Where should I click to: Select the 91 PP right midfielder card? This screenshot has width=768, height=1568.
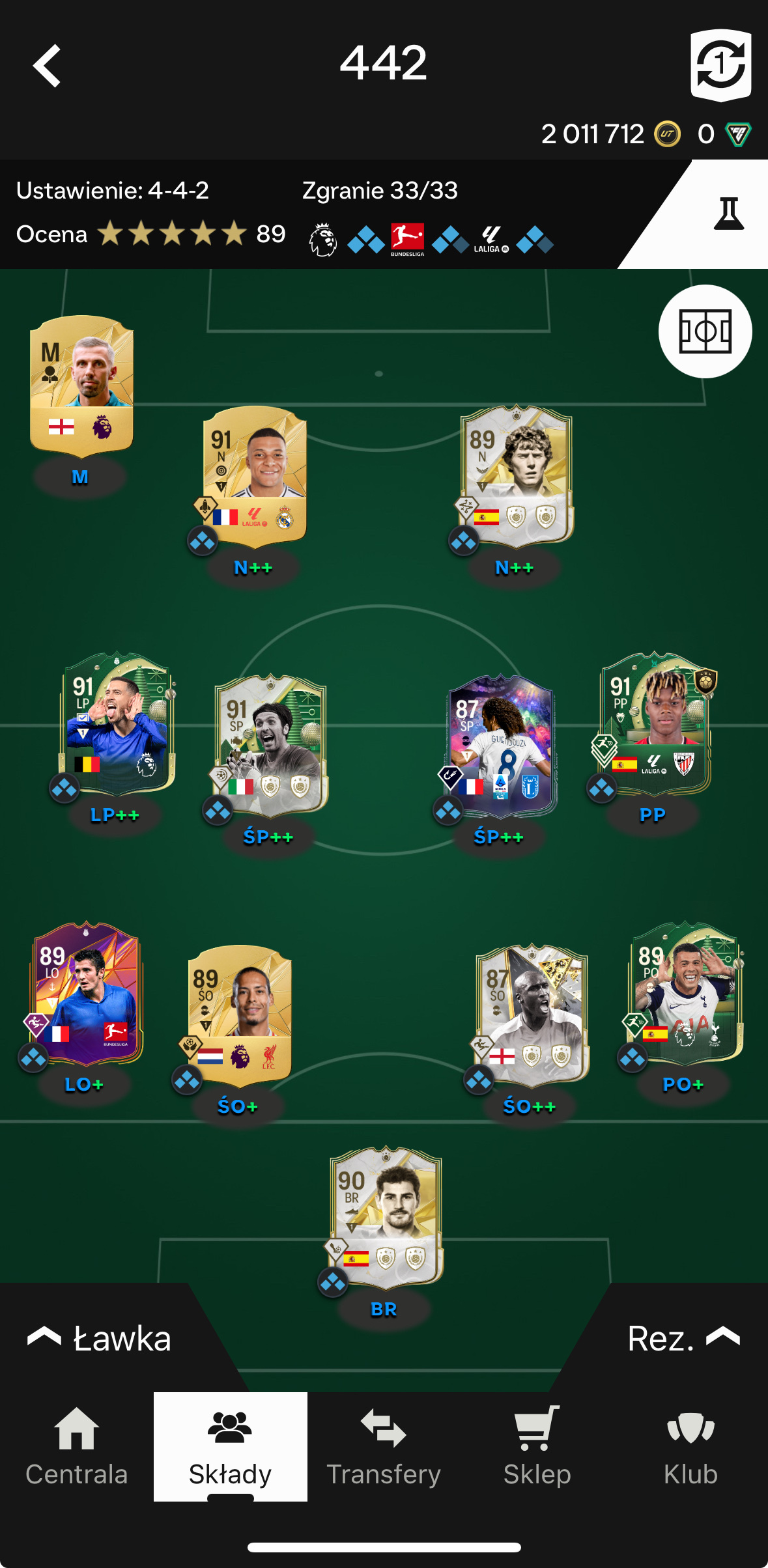pyautogui.click(x=655, y=723)
